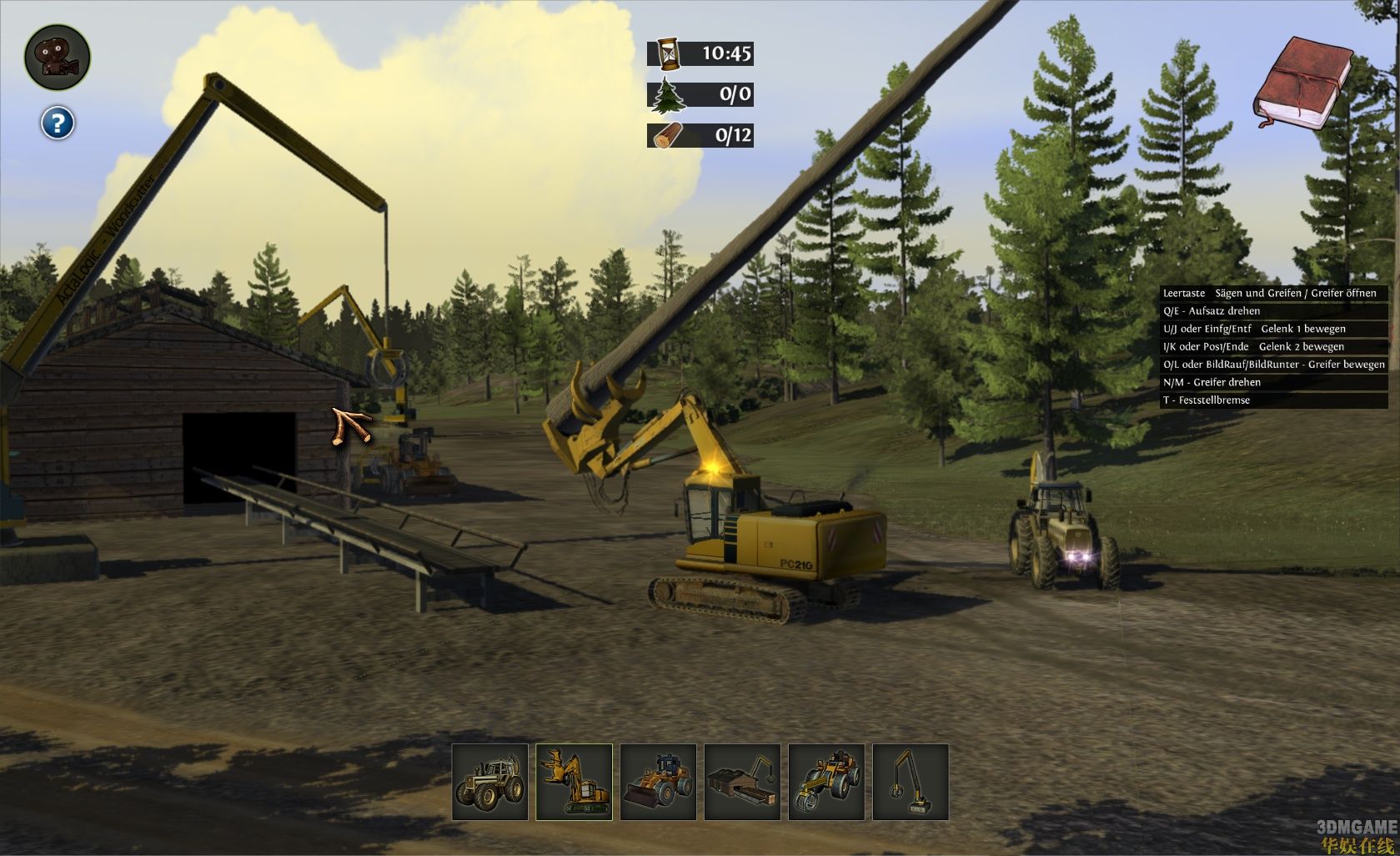Choose the stationary grapple crane slot
The width and height of the screenshot is (1400, 856).
(911, 783)
